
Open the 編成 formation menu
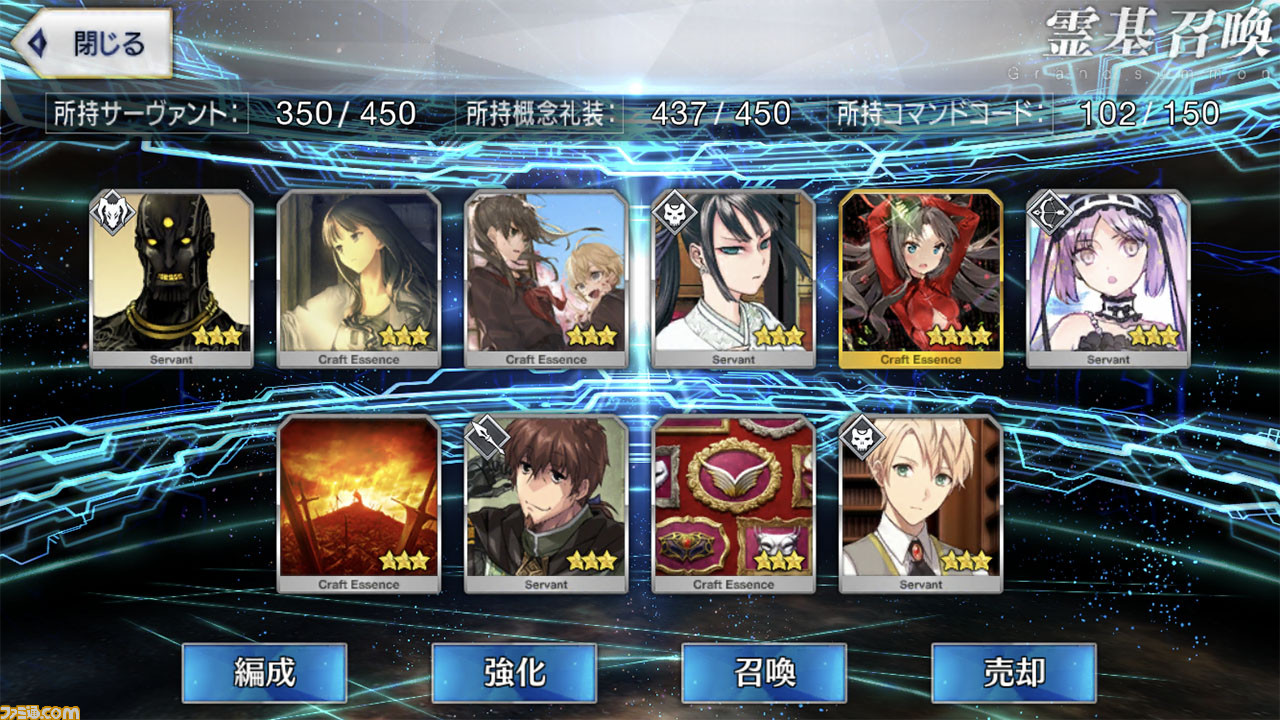264,672
